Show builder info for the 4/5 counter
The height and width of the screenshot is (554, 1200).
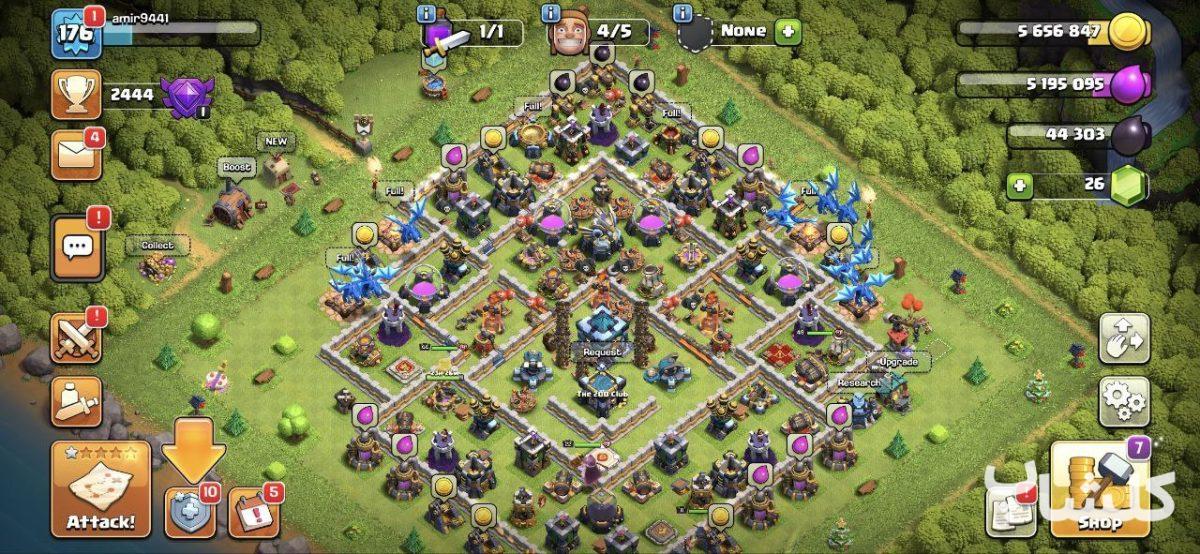550,13
